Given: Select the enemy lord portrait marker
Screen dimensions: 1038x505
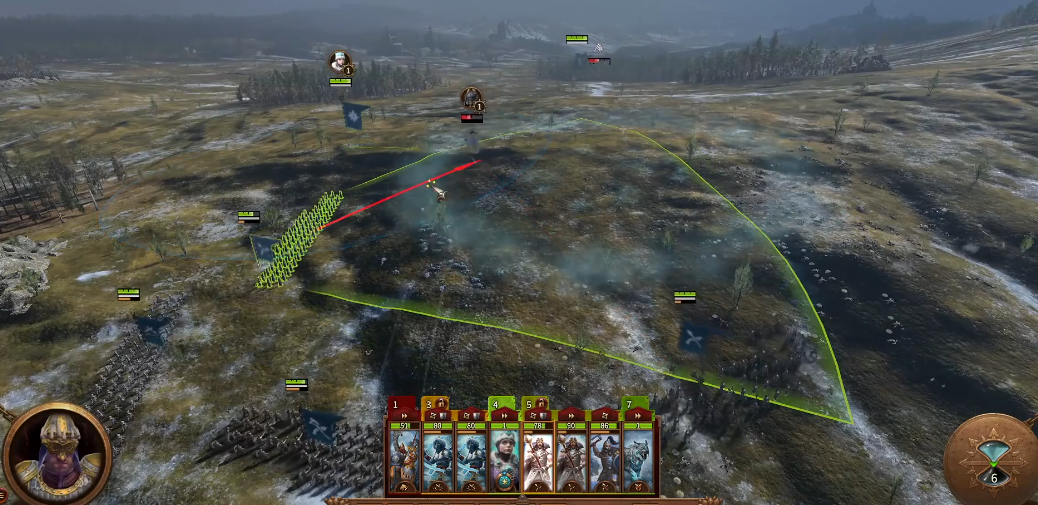Looking at the screenshot, I should point(472,98).
